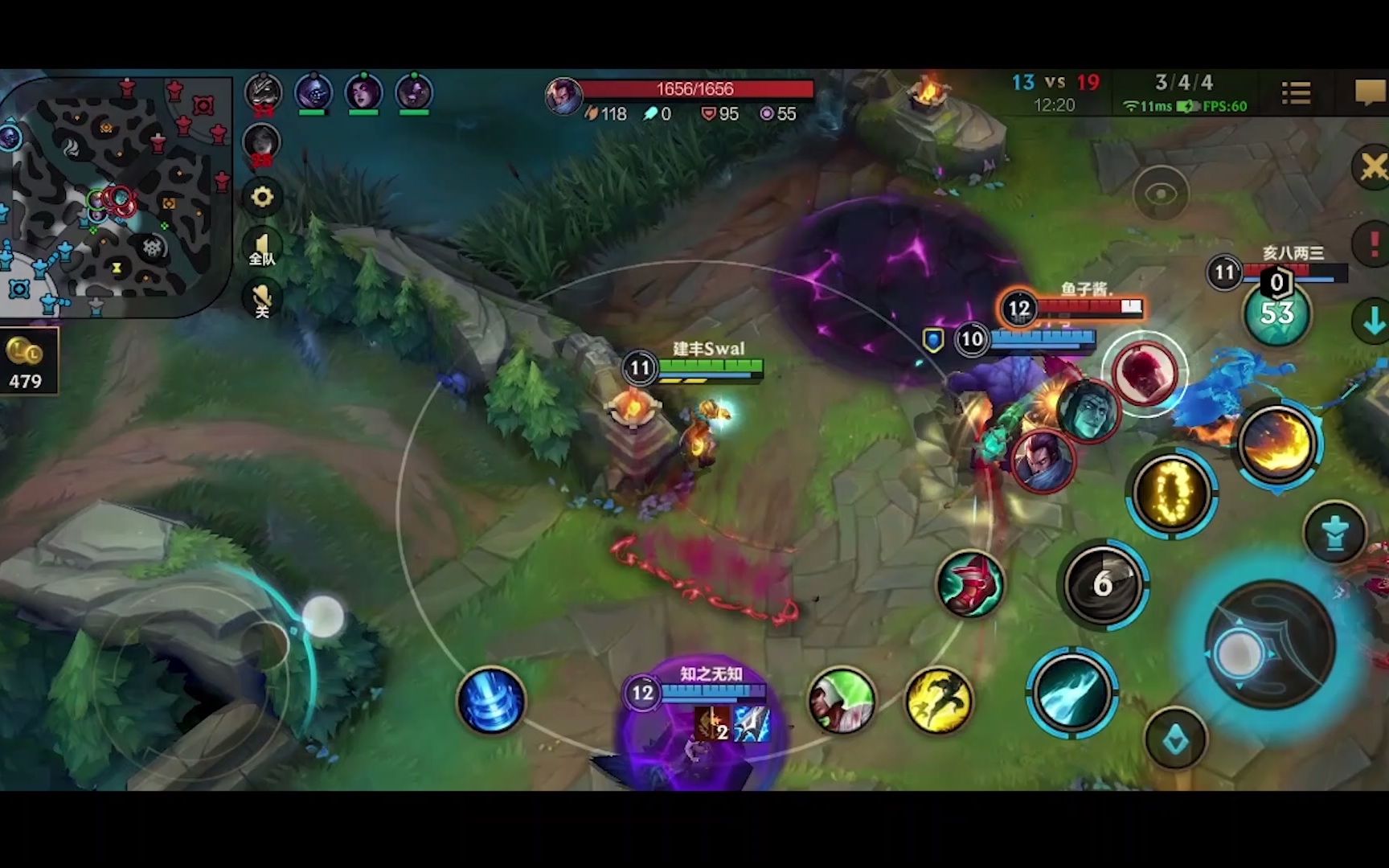Toggle the microphone button
Viewport: 1389px width, 868px height.
point(262,299)
